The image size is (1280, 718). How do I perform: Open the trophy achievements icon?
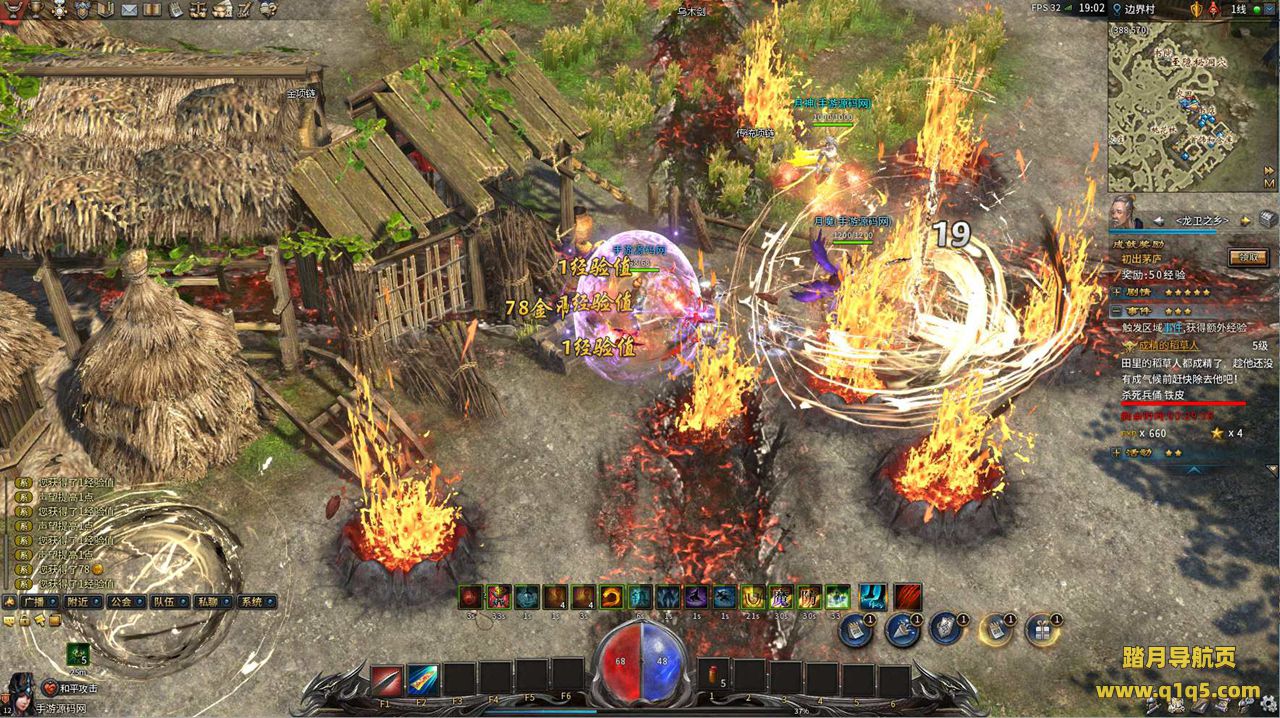tap(36, 9)
